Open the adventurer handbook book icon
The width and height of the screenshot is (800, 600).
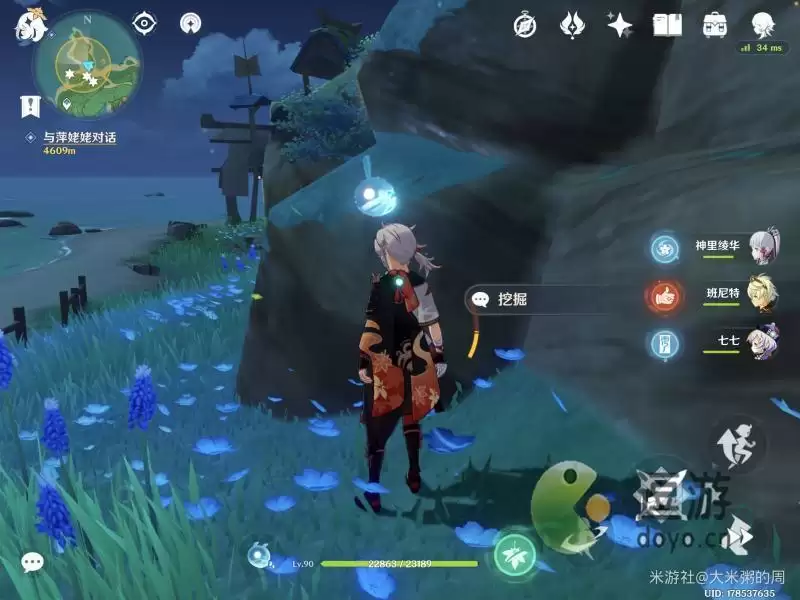[667, 25]
